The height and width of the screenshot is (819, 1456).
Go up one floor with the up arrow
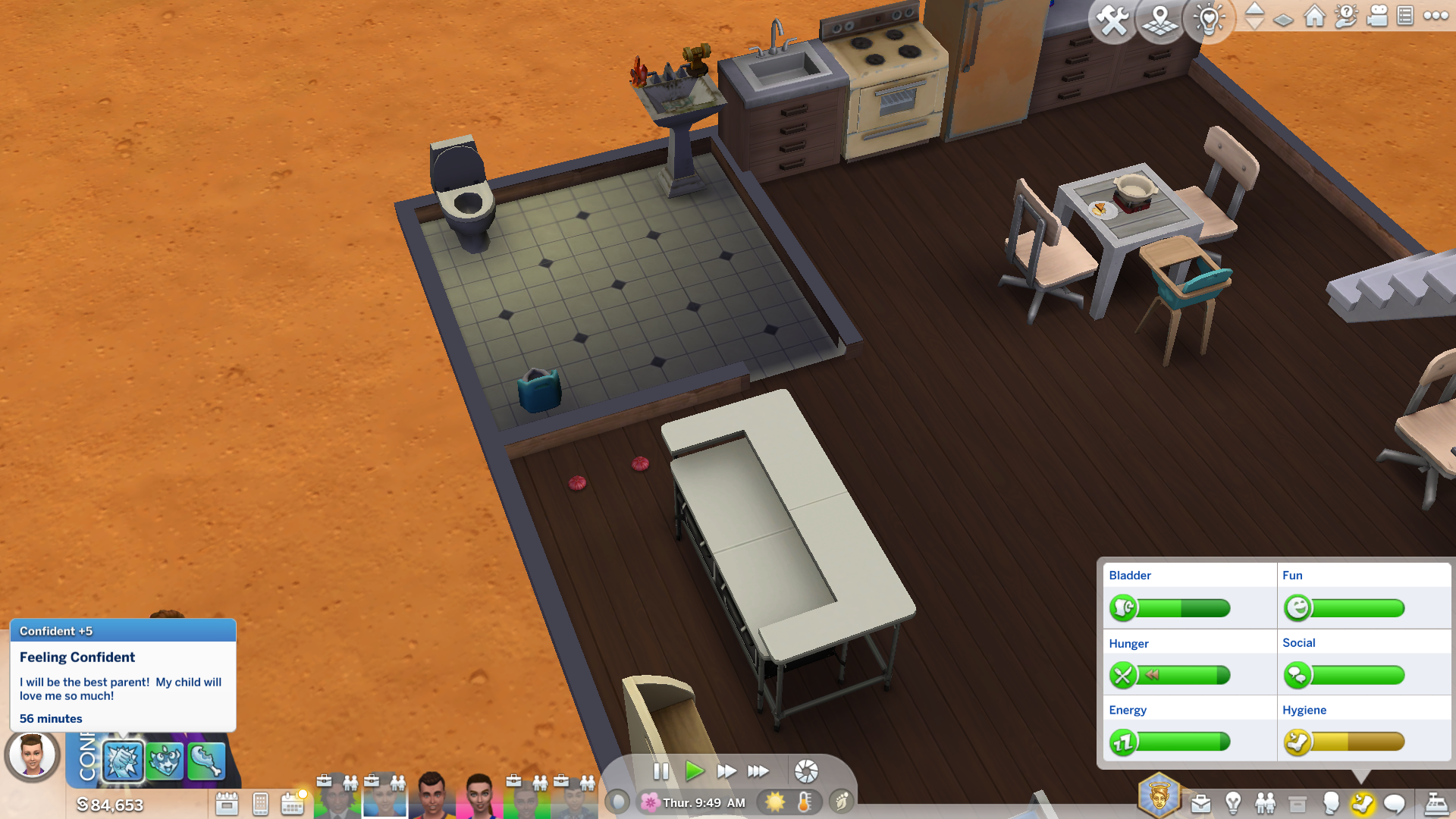click(x=1255, y=9)
